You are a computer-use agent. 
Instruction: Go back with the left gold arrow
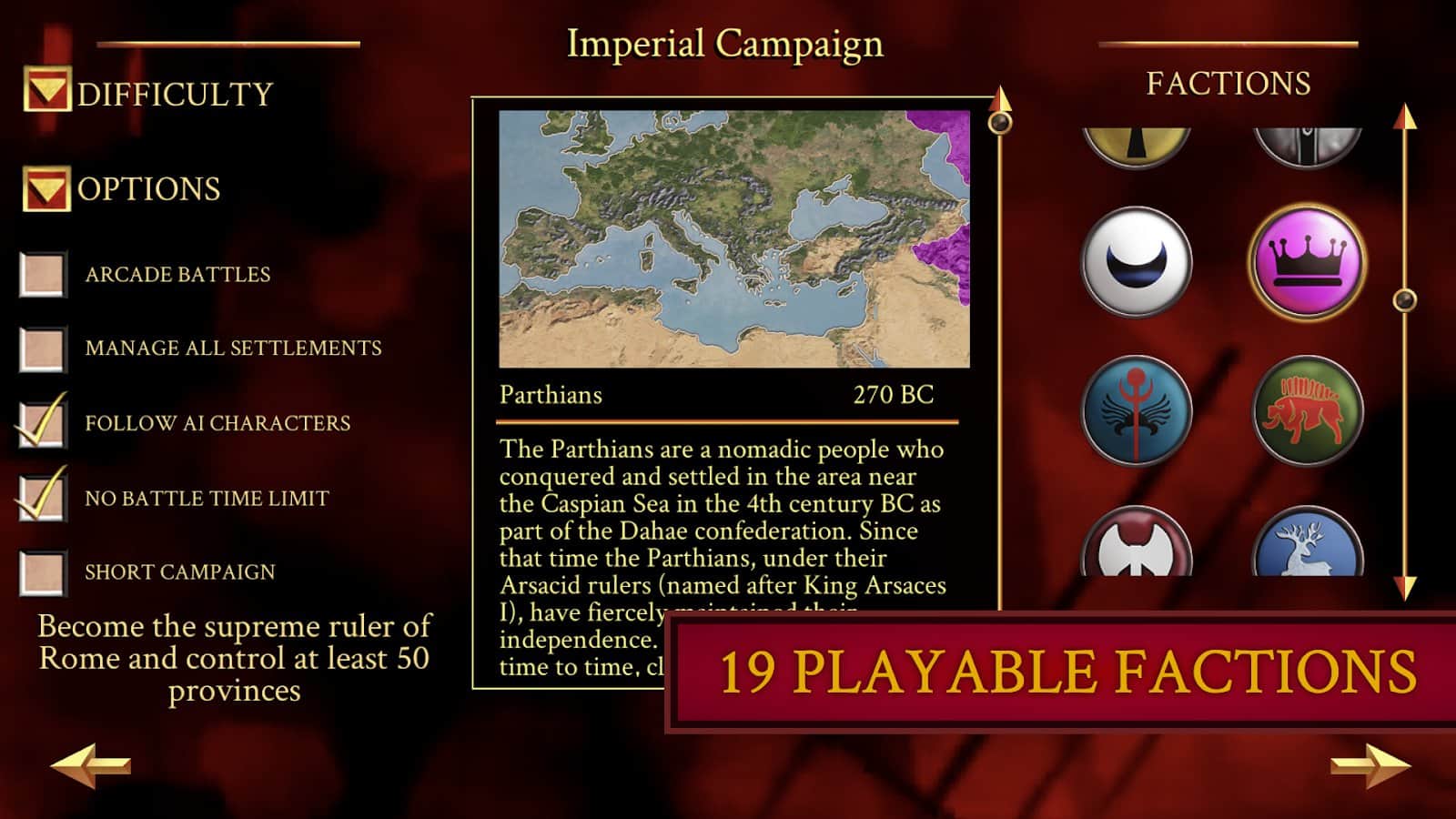click(x=89, y=764)
